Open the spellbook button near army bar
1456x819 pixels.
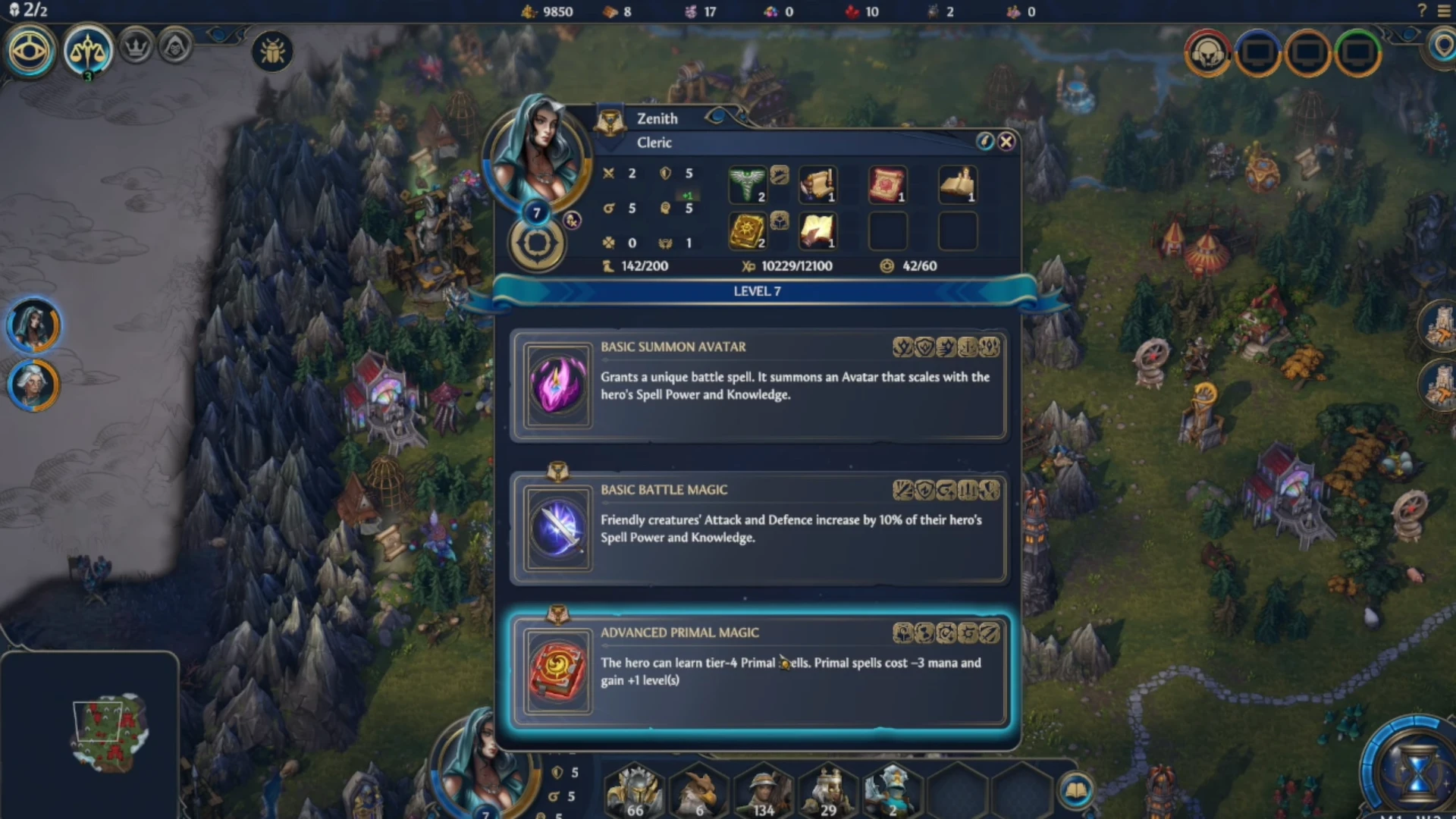1075,791
